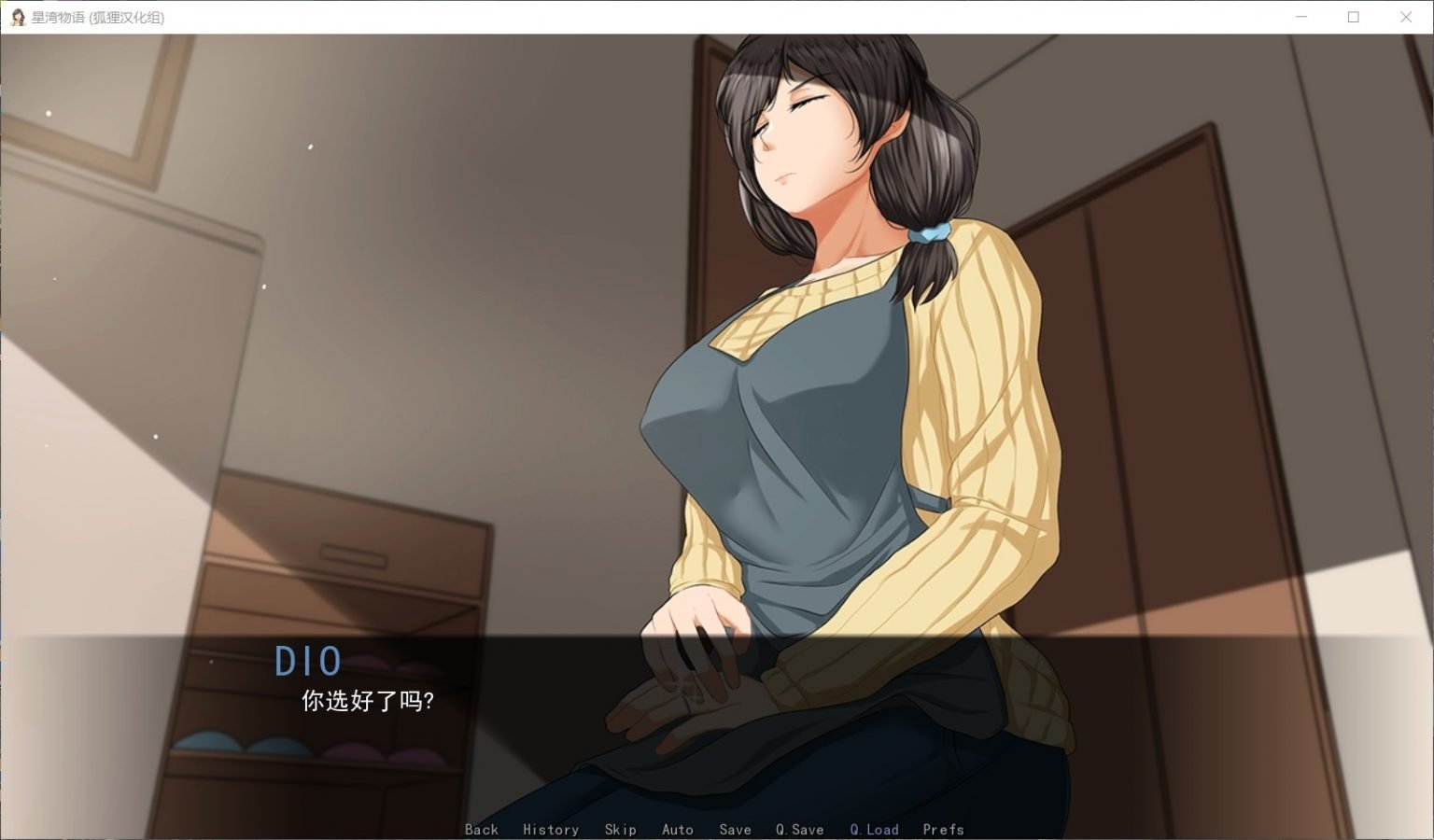Open the Save screen
The height and width of the screenshot is (840, 1434).
pyautogui.click(x=736, y=829)
